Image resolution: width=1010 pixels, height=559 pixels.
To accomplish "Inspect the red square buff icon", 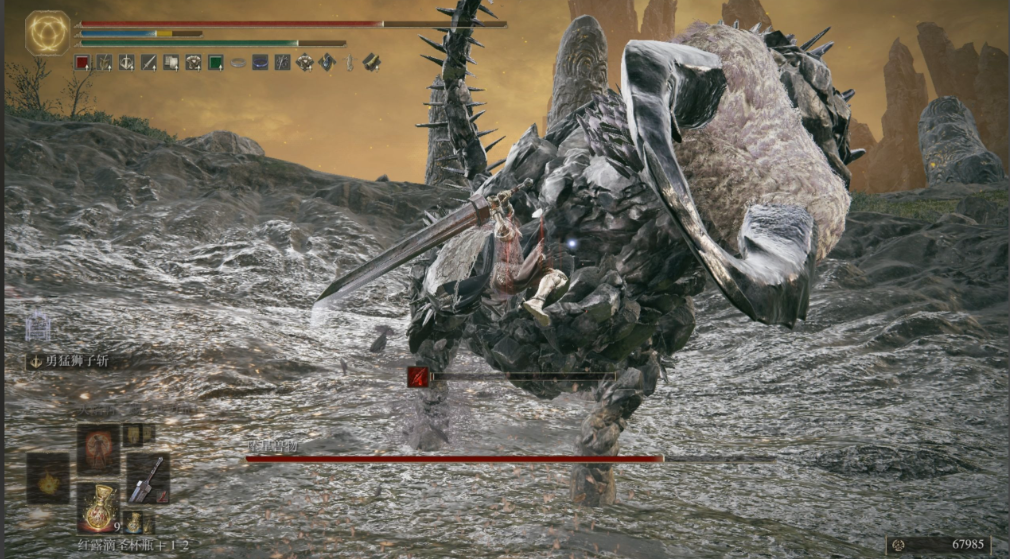I will point(82,62).
